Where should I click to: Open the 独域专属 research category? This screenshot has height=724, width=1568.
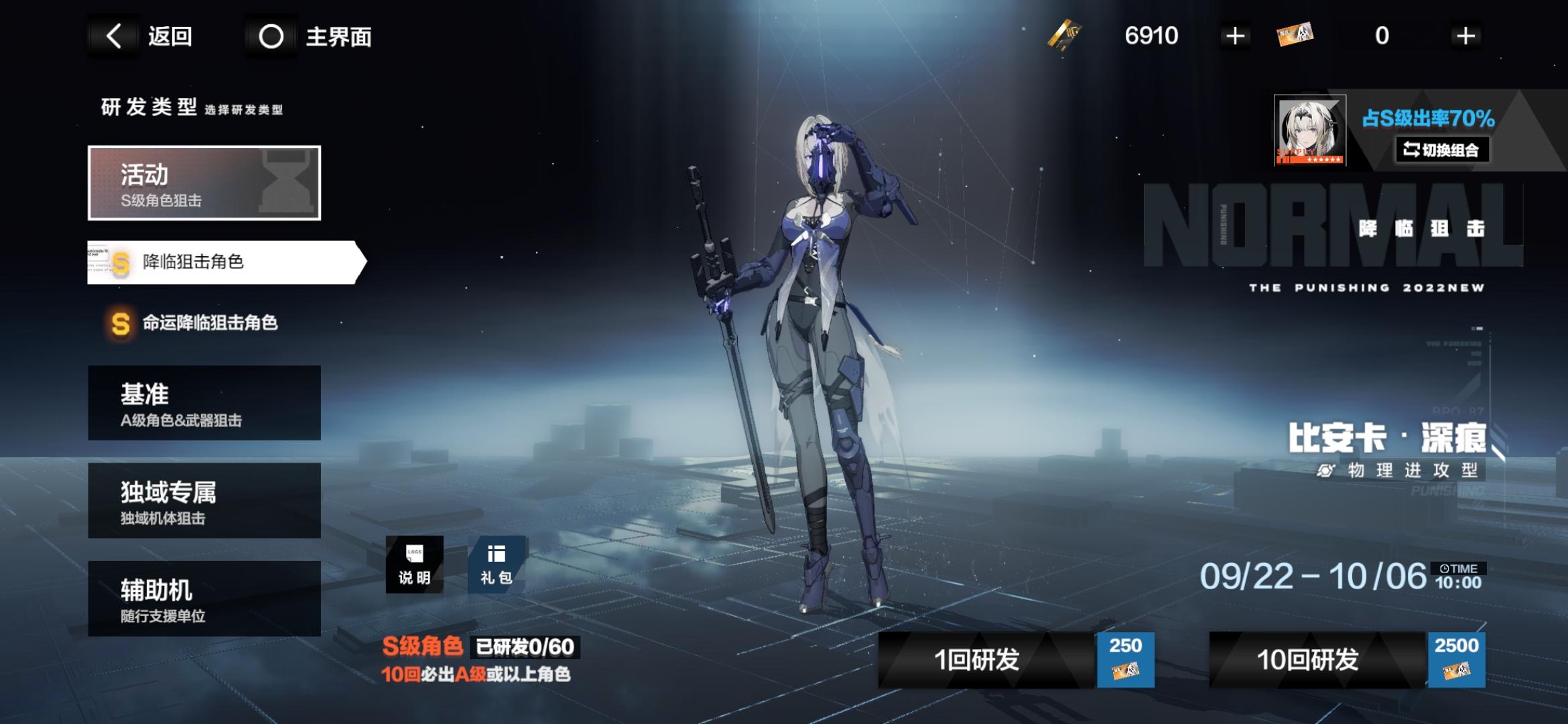(204, 501)
